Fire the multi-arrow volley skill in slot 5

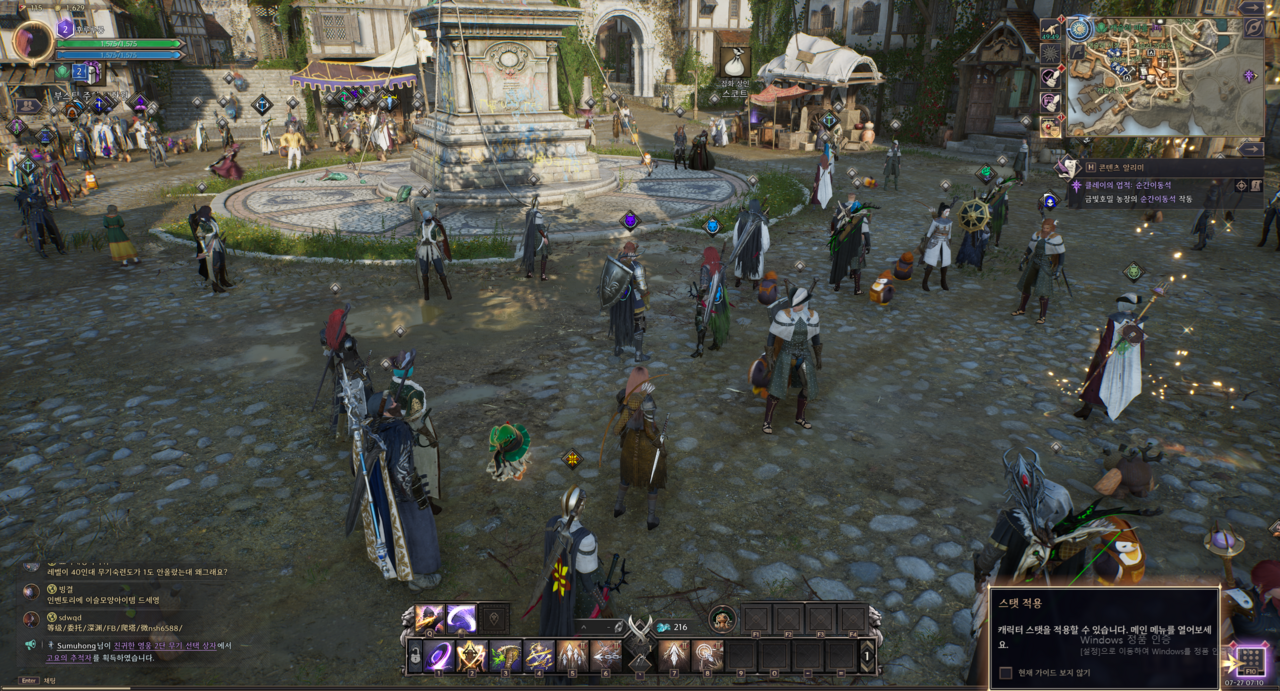point(572,656)
